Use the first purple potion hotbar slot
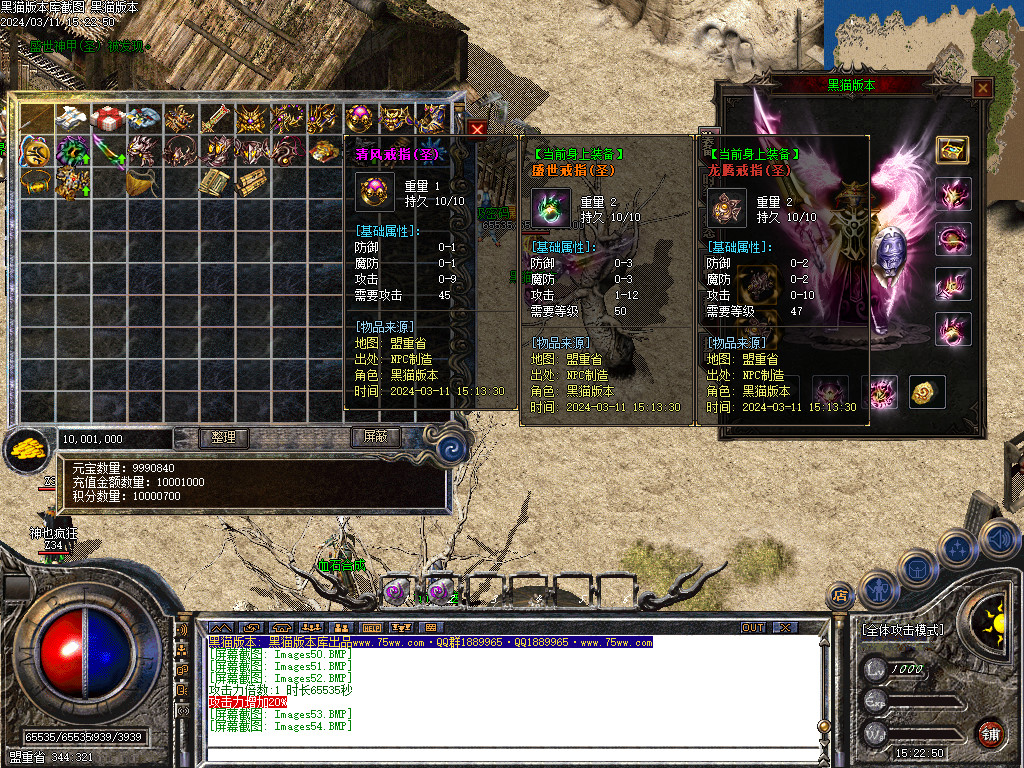 coord(397,592)
